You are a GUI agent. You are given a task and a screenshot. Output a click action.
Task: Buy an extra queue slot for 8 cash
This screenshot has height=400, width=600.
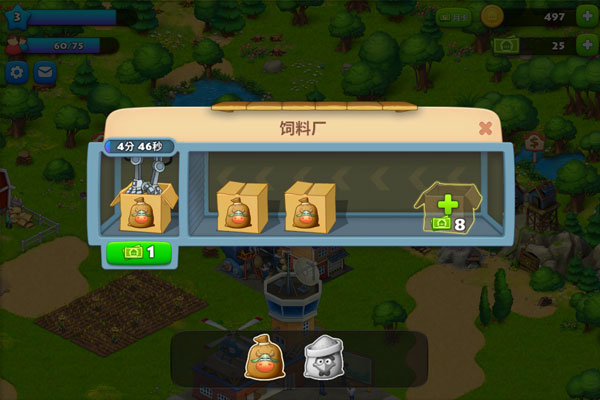(x=447, y=207)
